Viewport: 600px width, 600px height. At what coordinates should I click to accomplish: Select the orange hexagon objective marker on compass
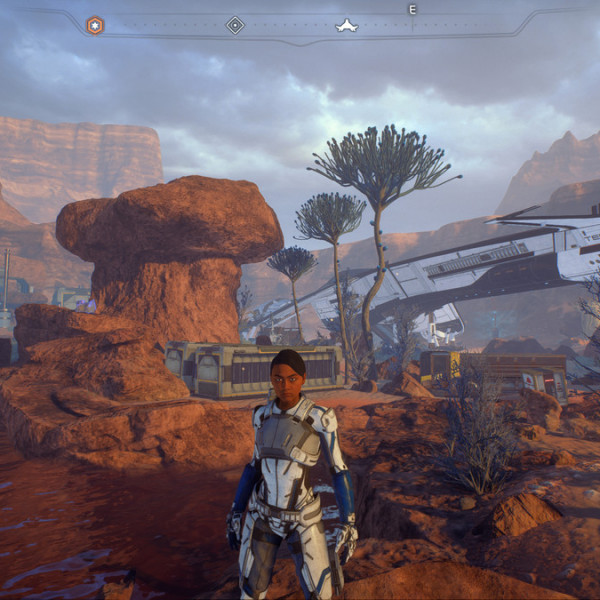click(94, 25)
